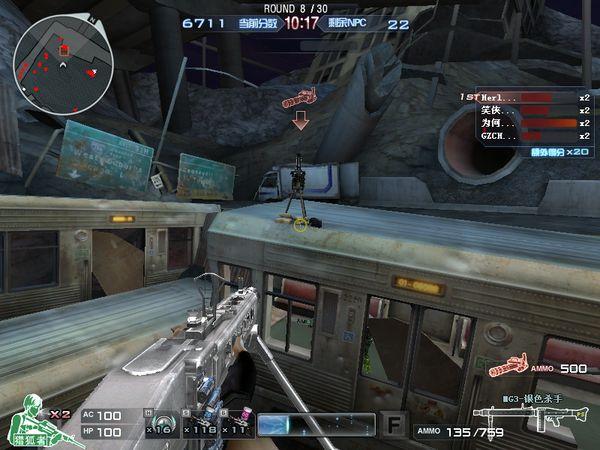Switch to the red turret gun icon
Viewport: 600px width, 450px height.
(508, 368)
